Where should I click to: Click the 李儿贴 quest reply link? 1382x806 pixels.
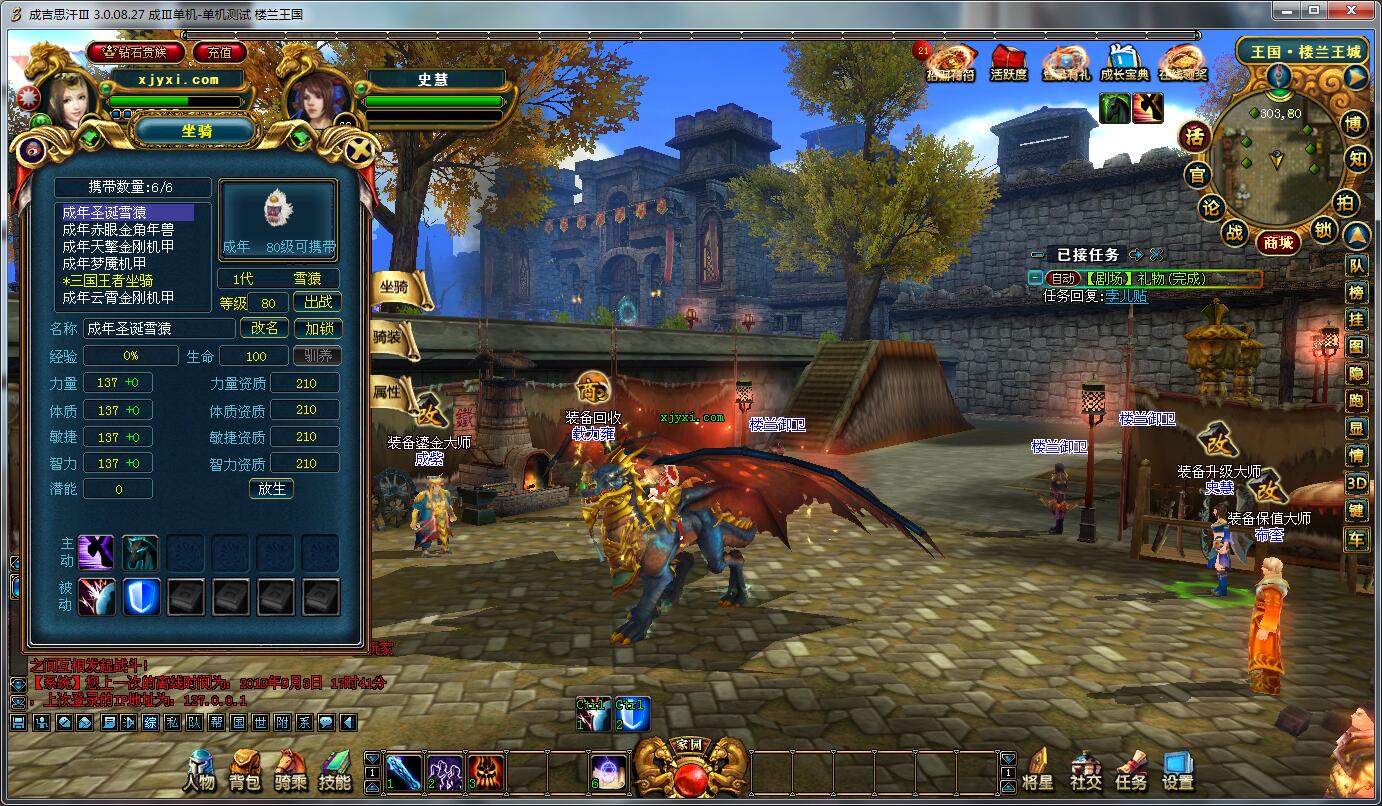[1126, 296]
